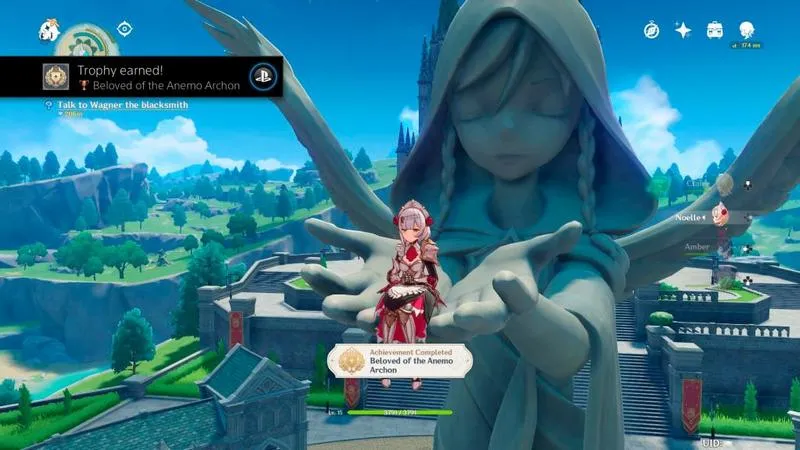800x450 pixels.
Task: Open the character screen head icon
Action: click(x=747, y=30)
